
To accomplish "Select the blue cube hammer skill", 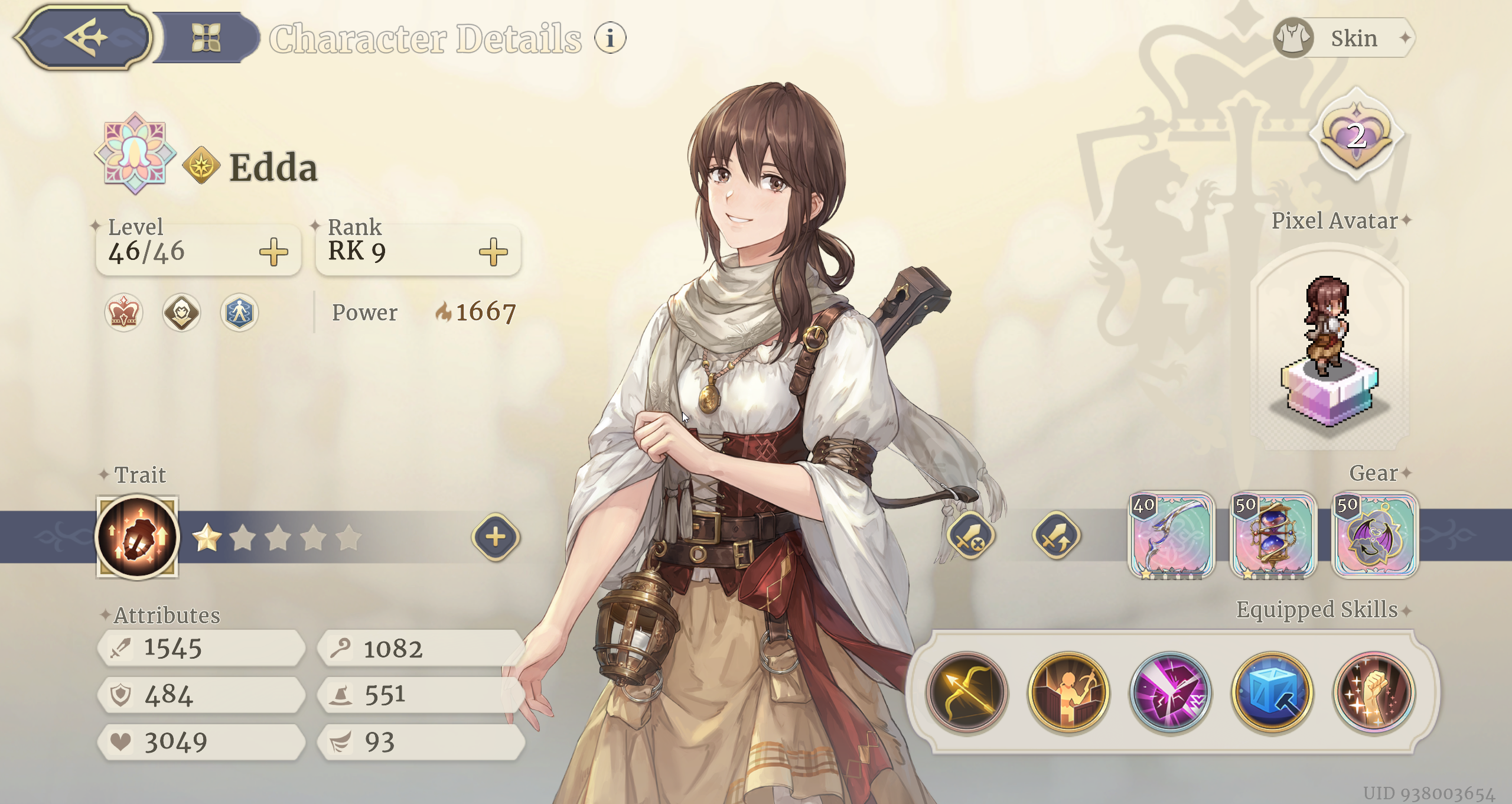I will [1272, 692].
